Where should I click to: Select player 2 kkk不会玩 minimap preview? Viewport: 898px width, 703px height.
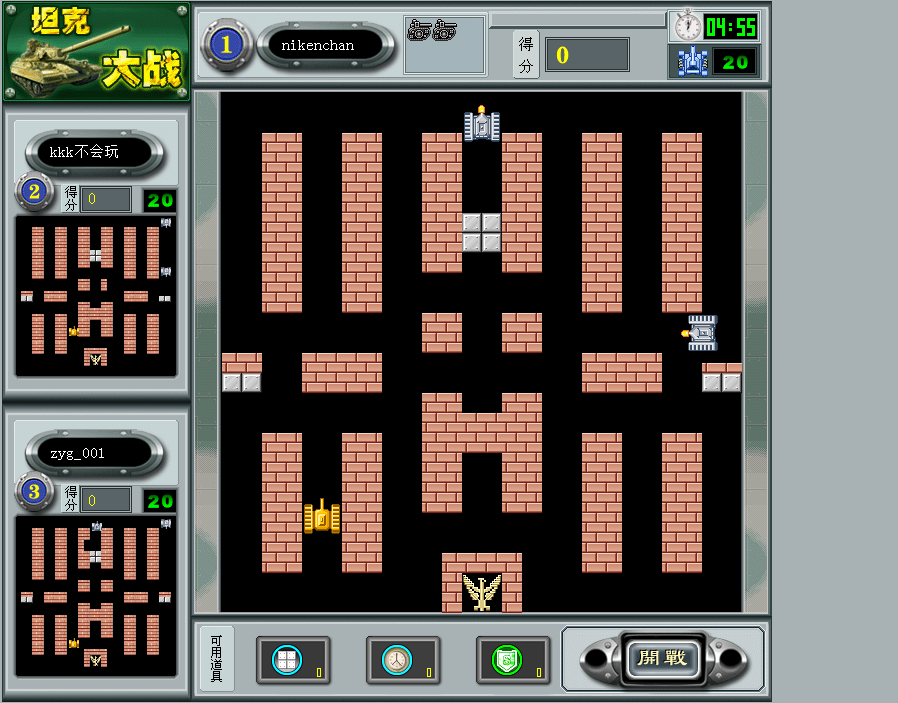pos(96,295)
